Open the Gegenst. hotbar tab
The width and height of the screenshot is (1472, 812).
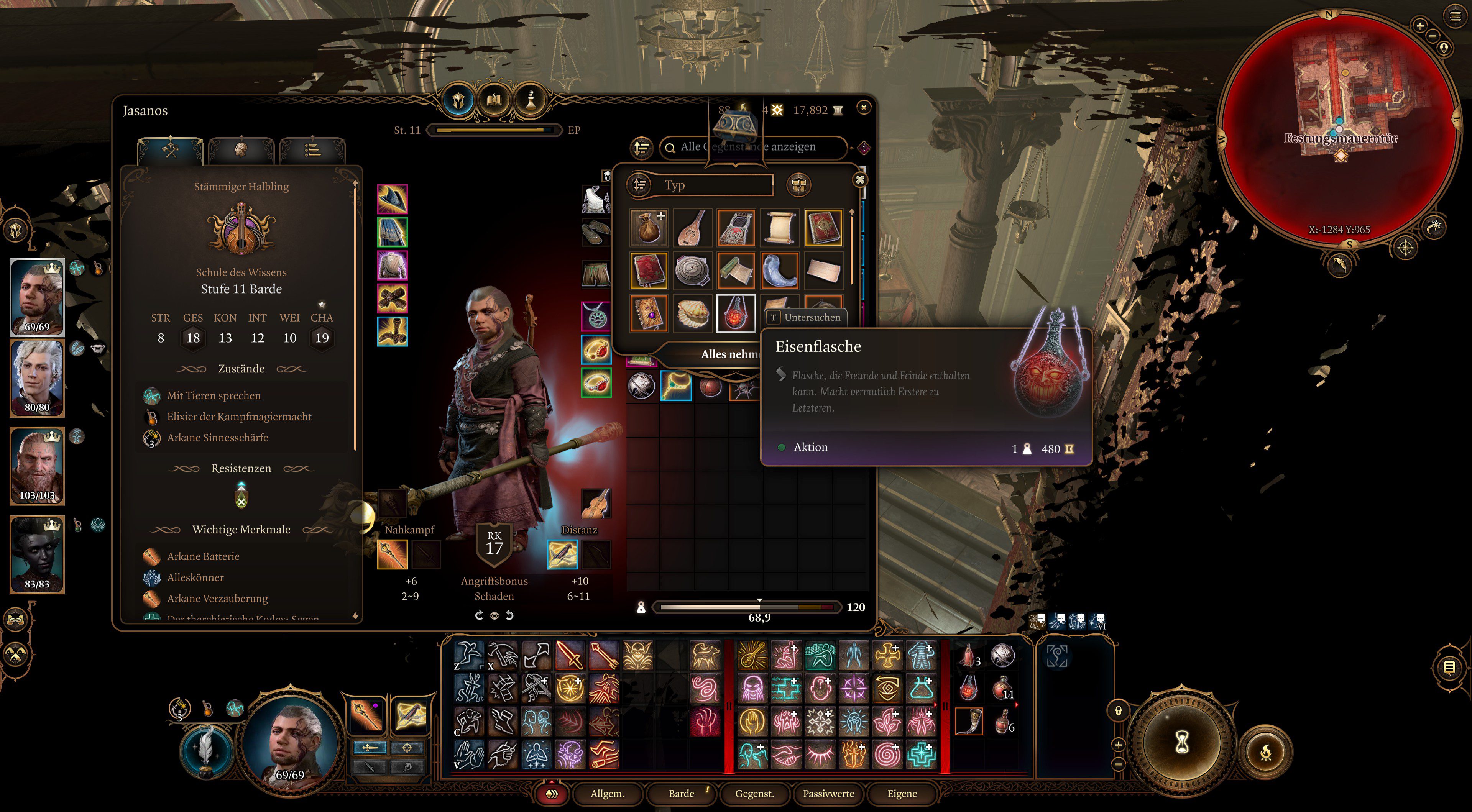(x=754, y=793)
